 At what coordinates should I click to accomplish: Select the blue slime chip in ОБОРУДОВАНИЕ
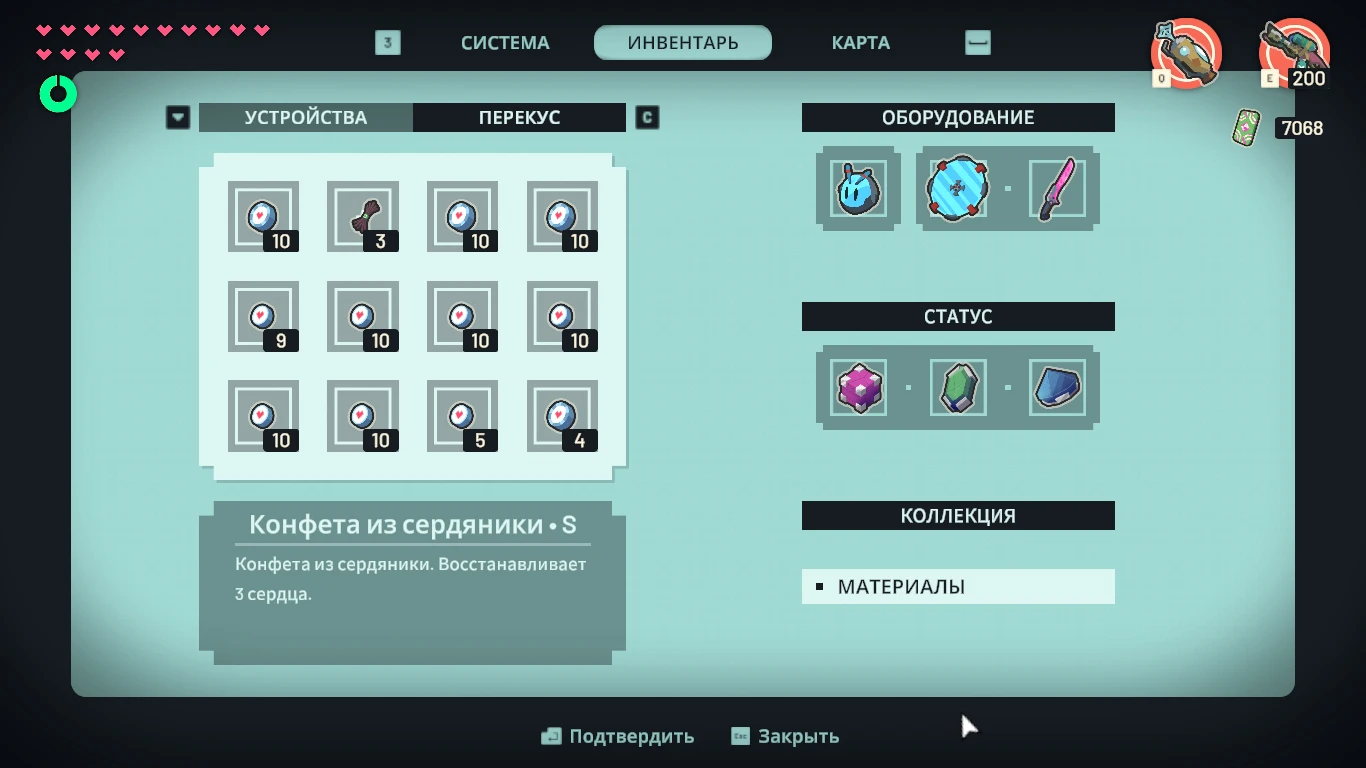[x=857, y=189]
